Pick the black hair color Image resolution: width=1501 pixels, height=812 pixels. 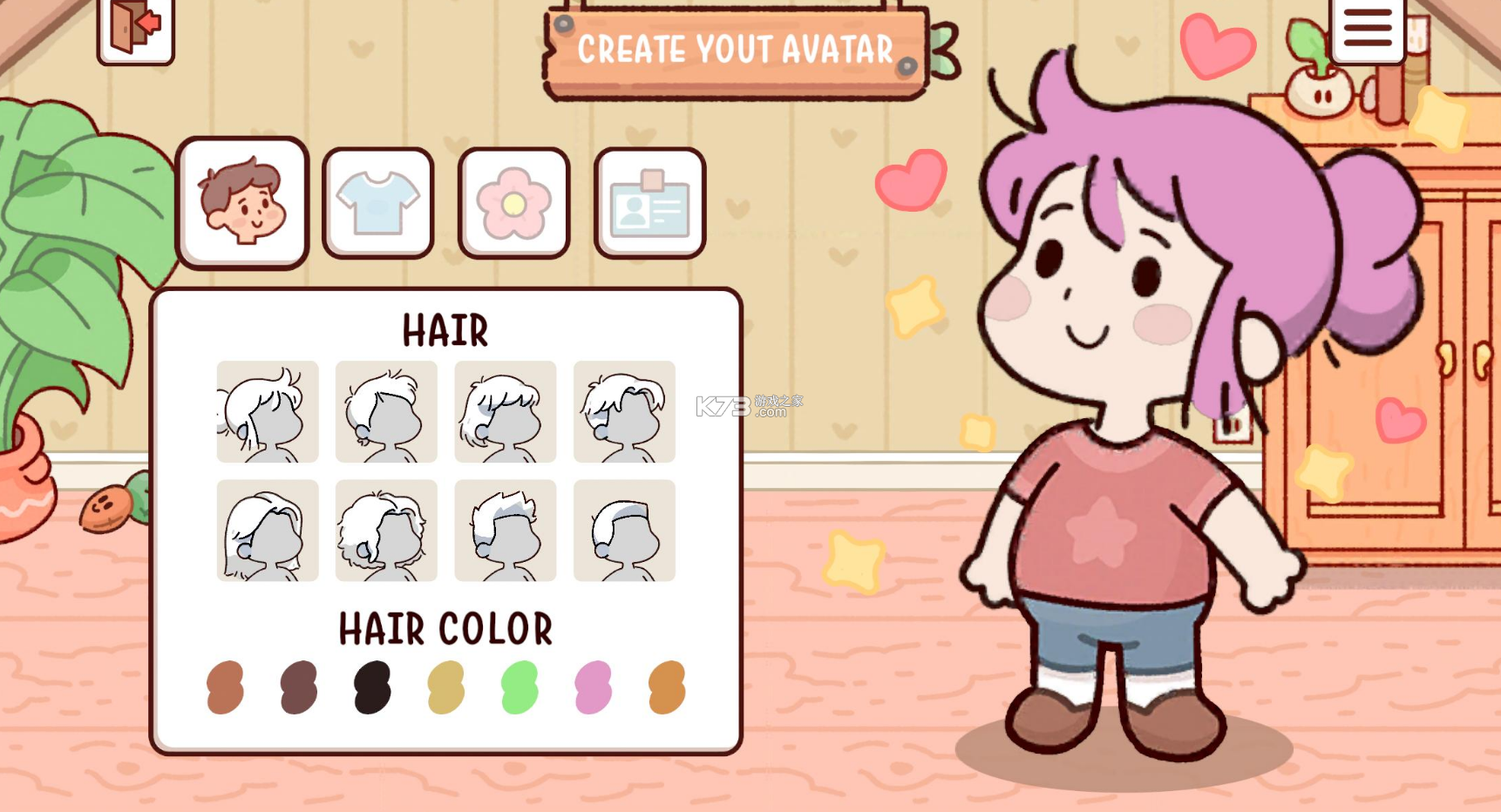click(372, 687)
